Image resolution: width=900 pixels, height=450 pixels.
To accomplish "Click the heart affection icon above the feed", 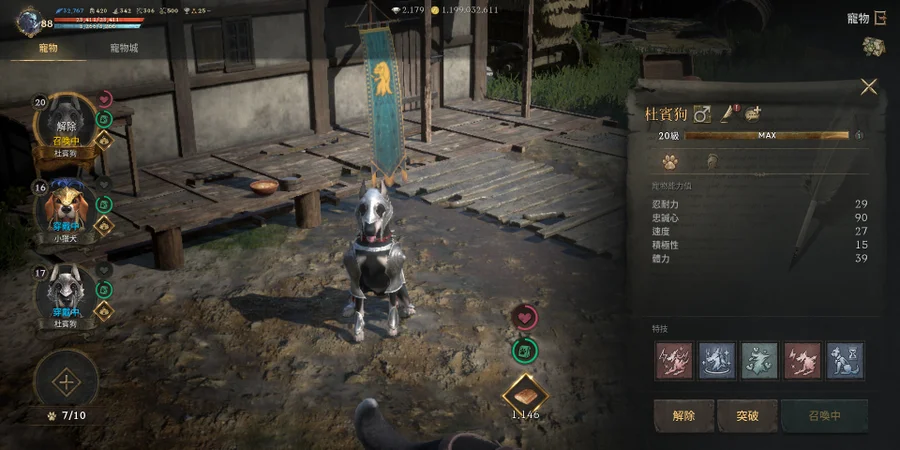I will click(x=524, y=318).
